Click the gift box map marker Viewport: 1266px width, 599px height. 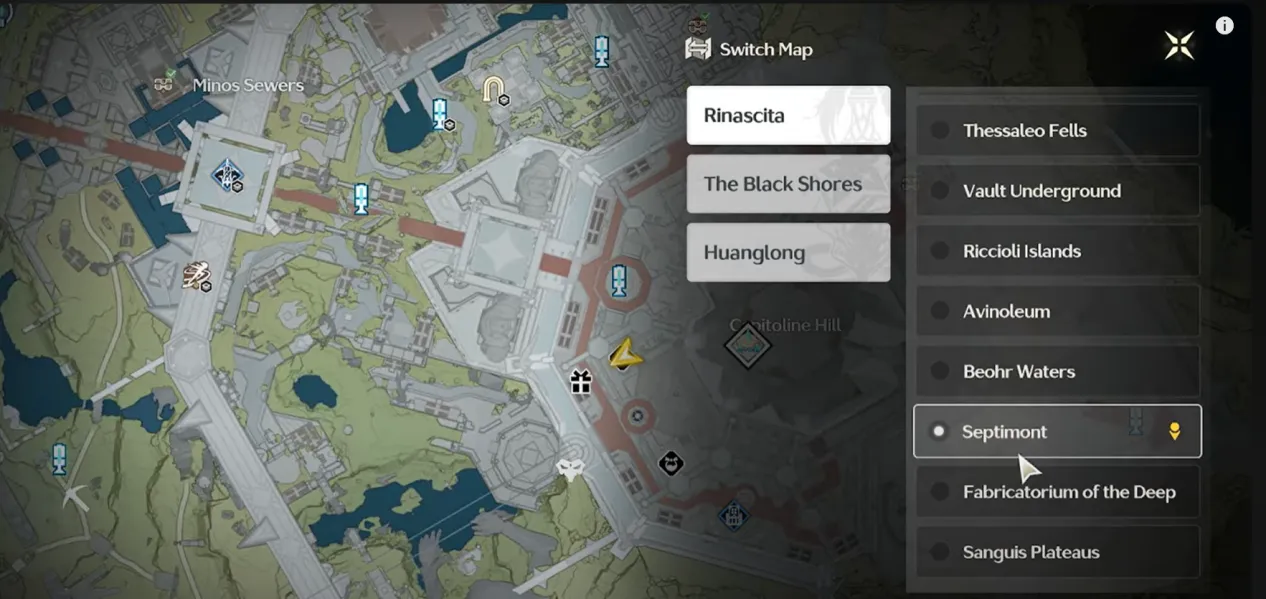point(581,381)
